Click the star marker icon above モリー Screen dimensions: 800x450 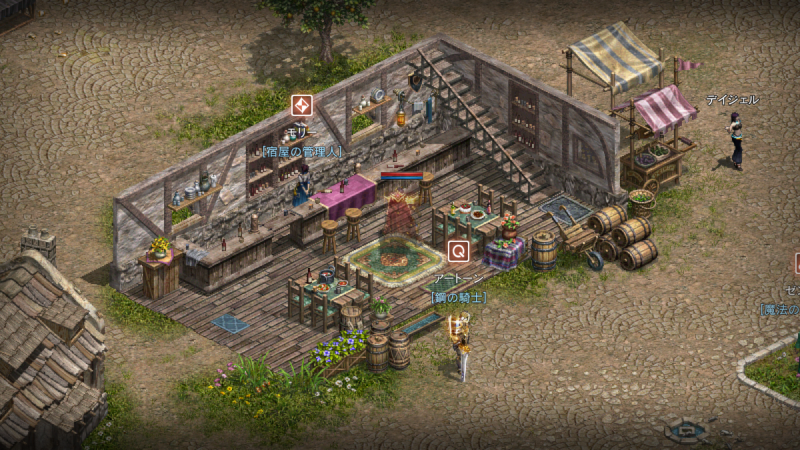coord(301,106)
